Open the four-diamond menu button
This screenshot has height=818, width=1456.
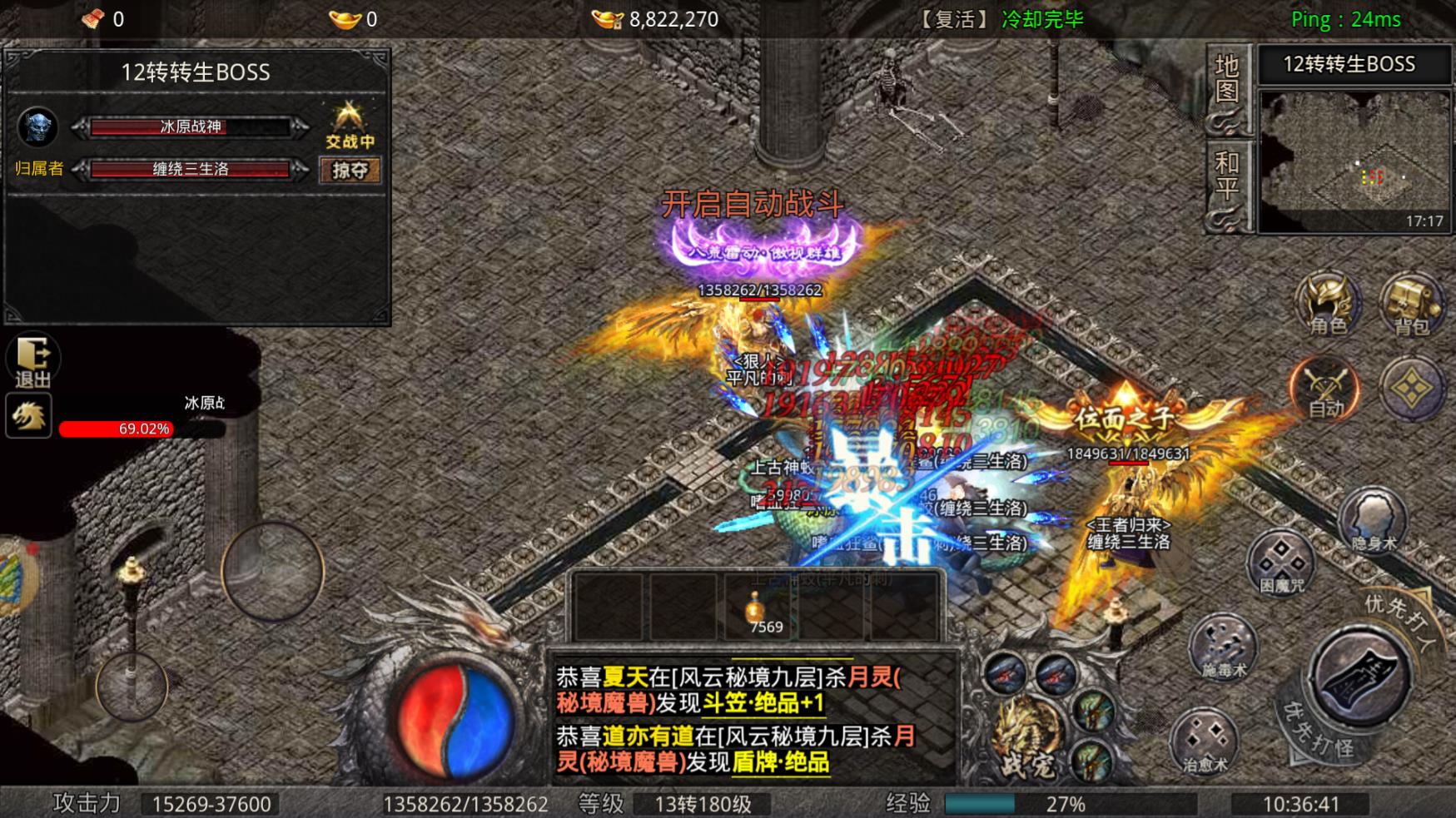[x=1412, y=389]
